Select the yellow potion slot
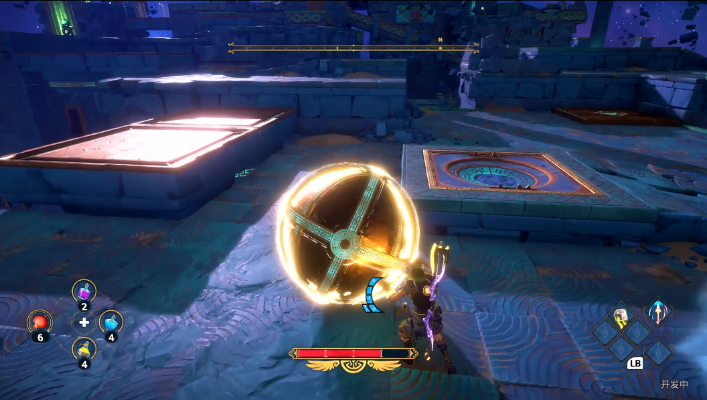 [x=84, y=350]
